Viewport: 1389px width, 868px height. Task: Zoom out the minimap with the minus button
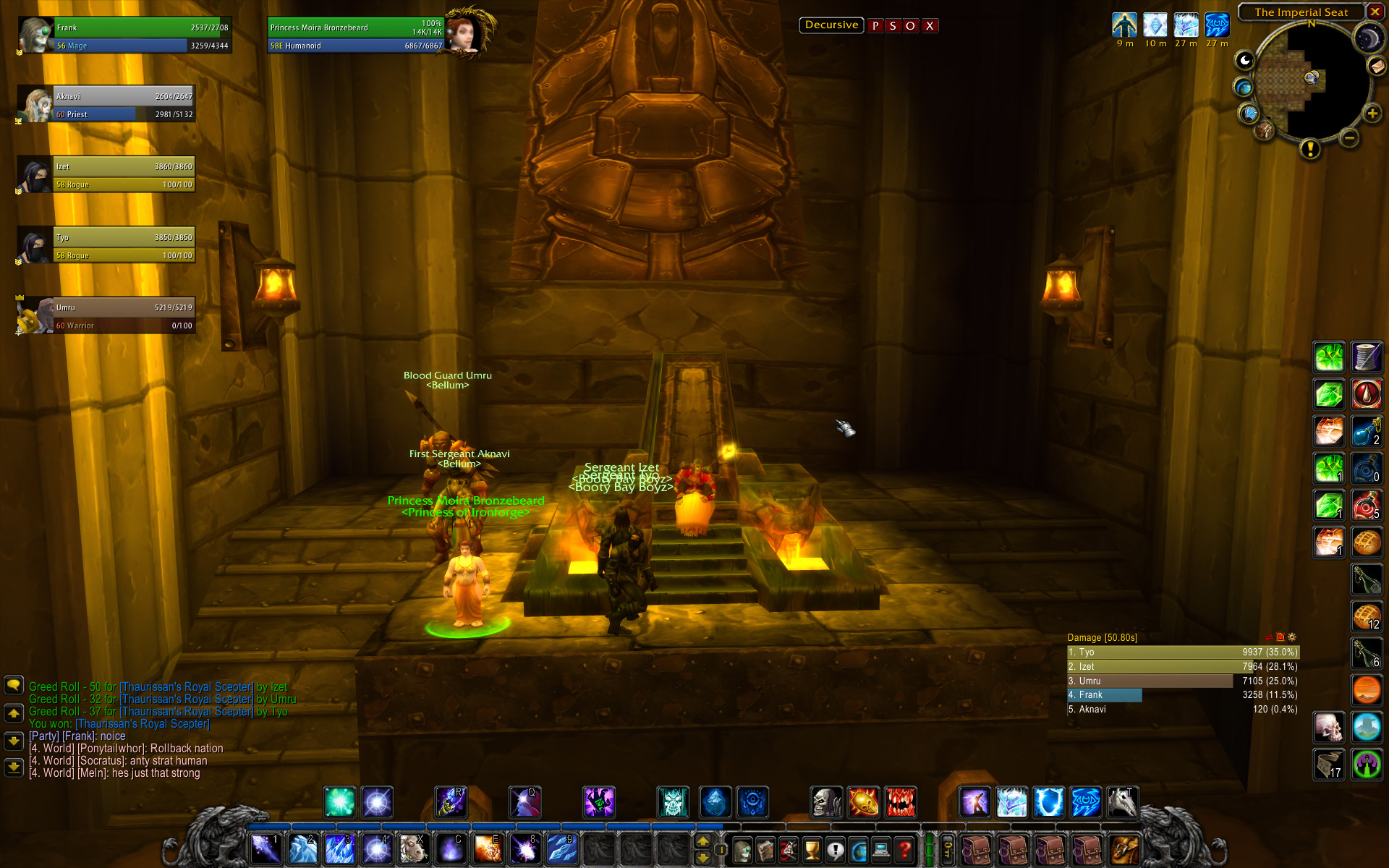(1348, 137)
